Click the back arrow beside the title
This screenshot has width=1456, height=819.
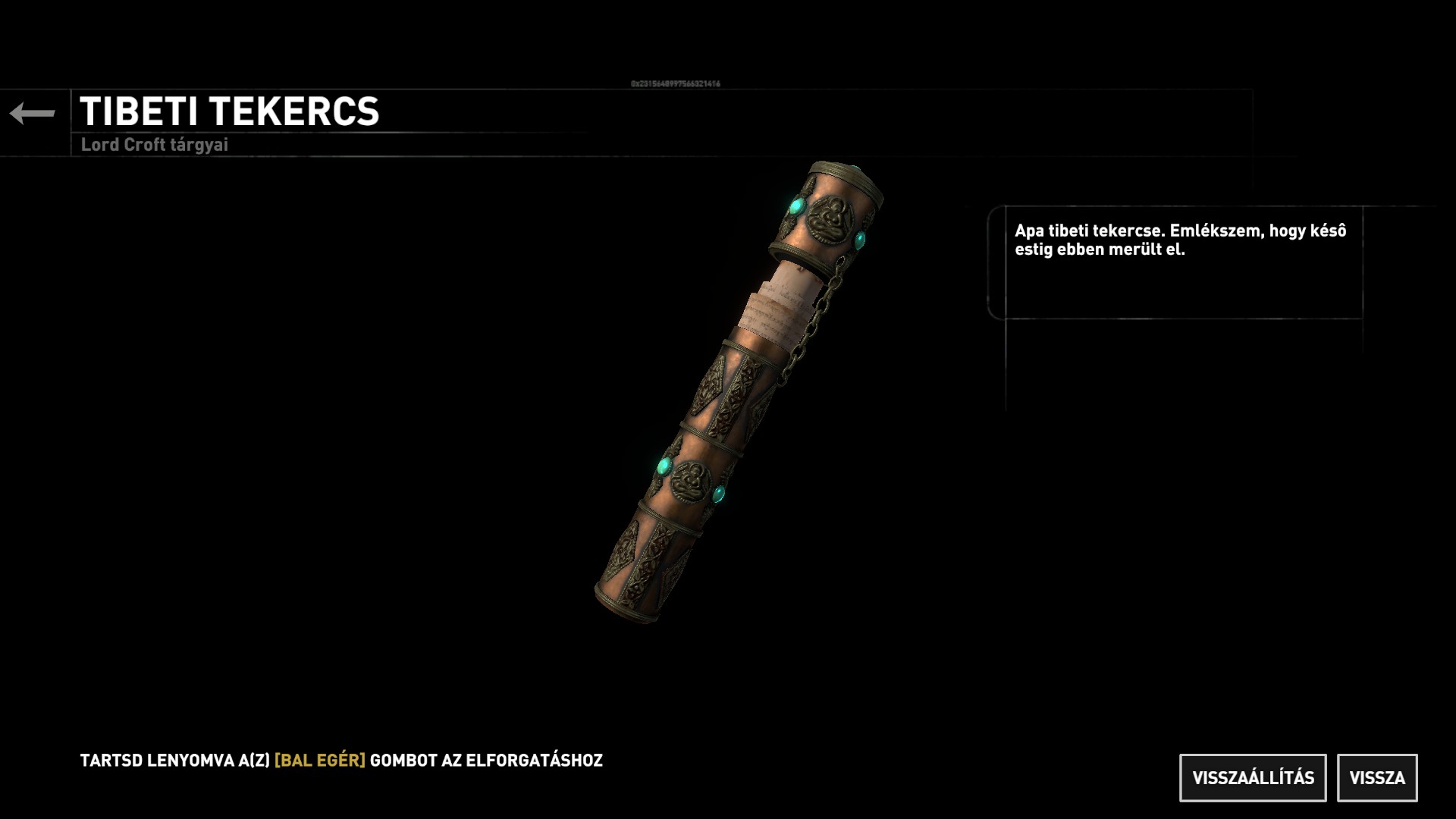33,114
